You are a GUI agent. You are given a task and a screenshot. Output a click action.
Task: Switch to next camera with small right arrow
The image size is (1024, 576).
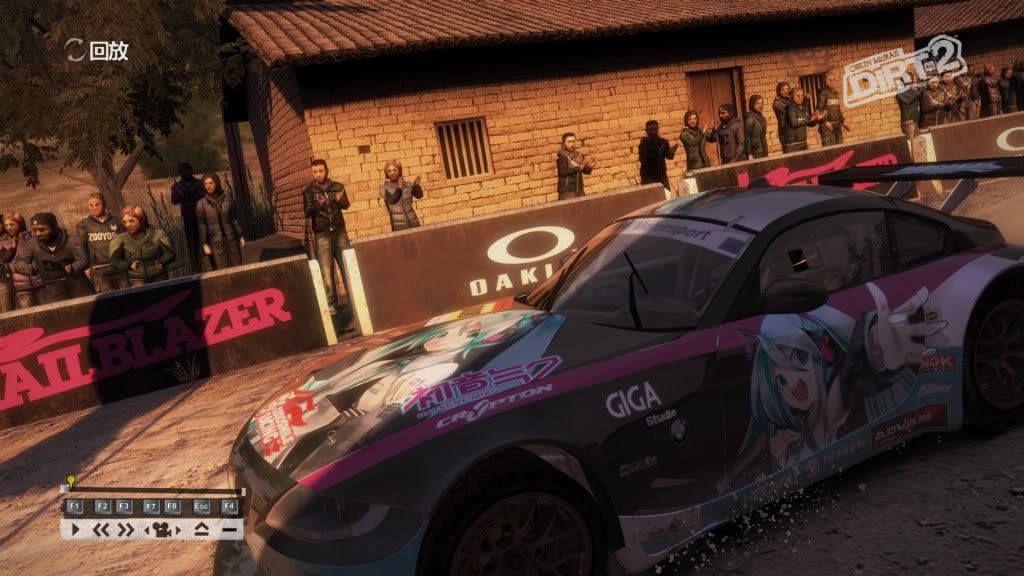(x=178, y=530)
